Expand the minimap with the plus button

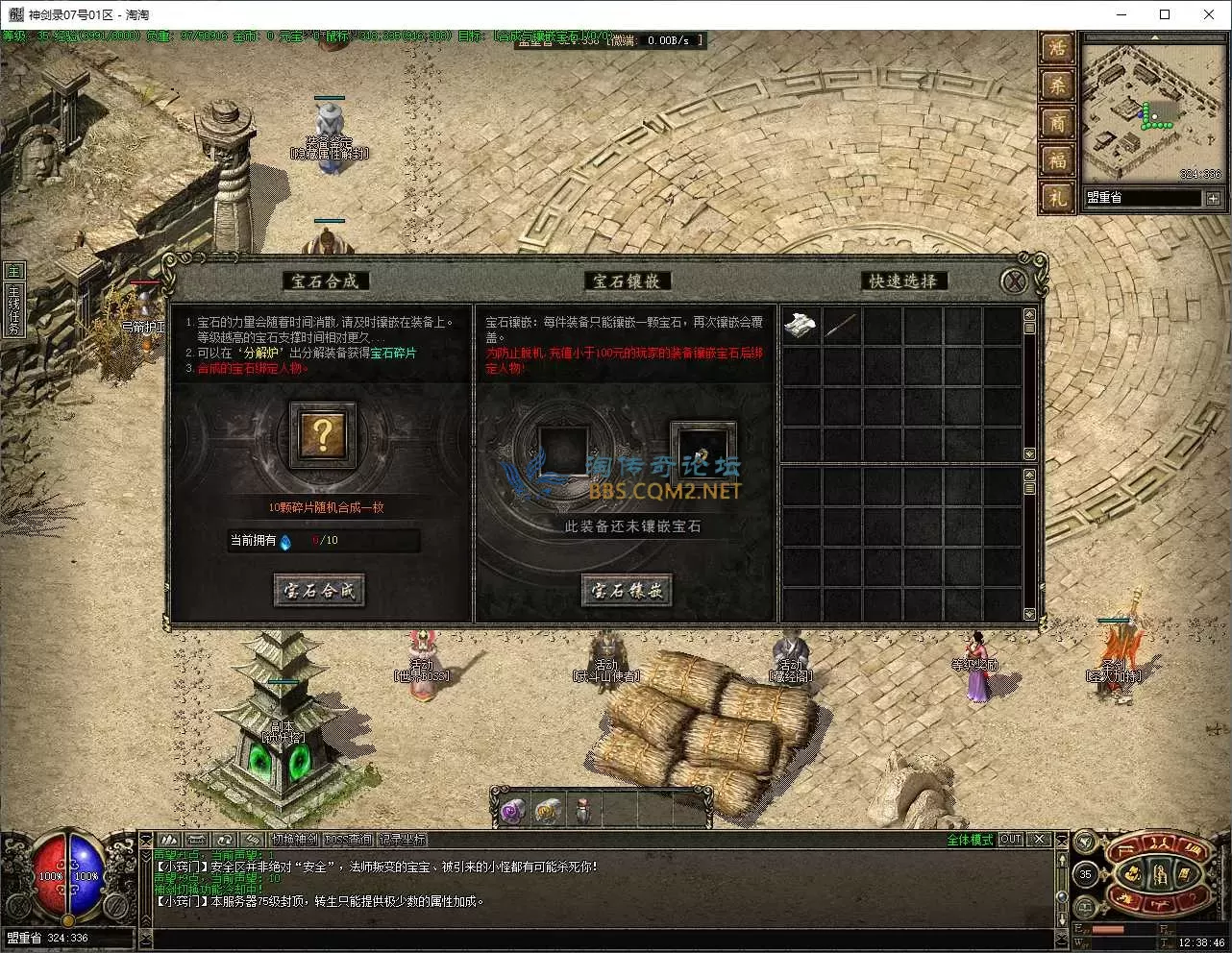(x=1213, y=198)
